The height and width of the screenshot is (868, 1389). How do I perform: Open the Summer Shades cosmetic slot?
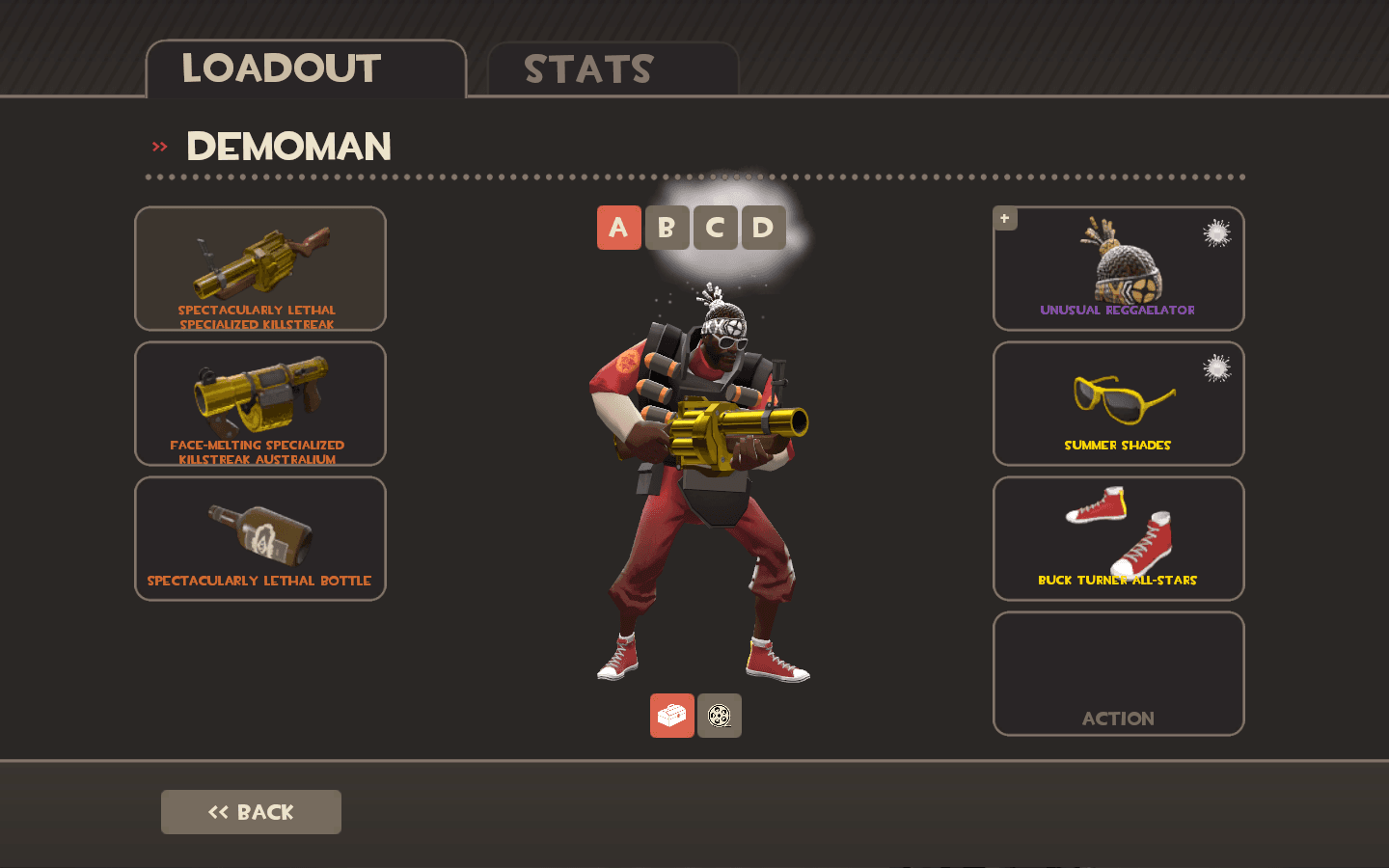(1119, 403)
